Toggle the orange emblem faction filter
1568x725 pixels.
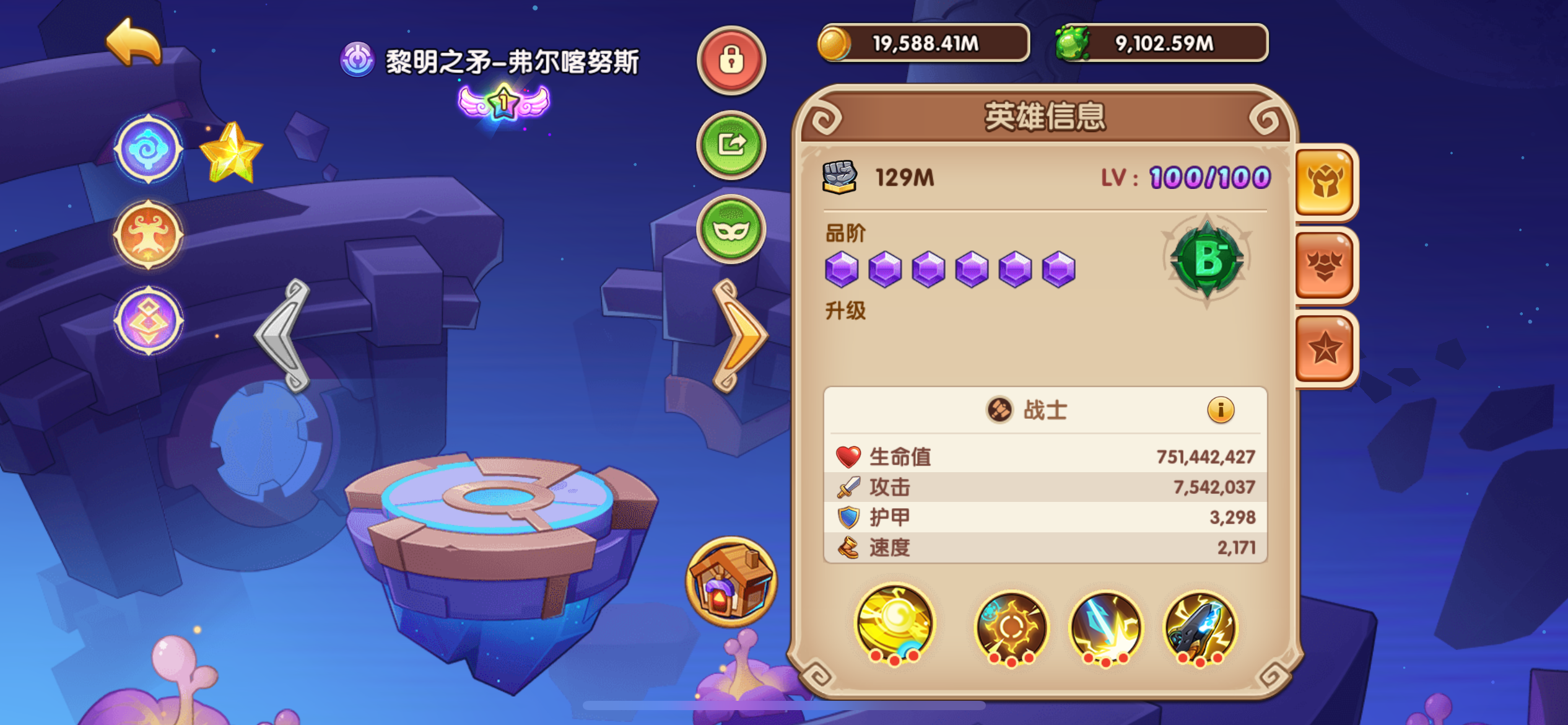point(148,234)
